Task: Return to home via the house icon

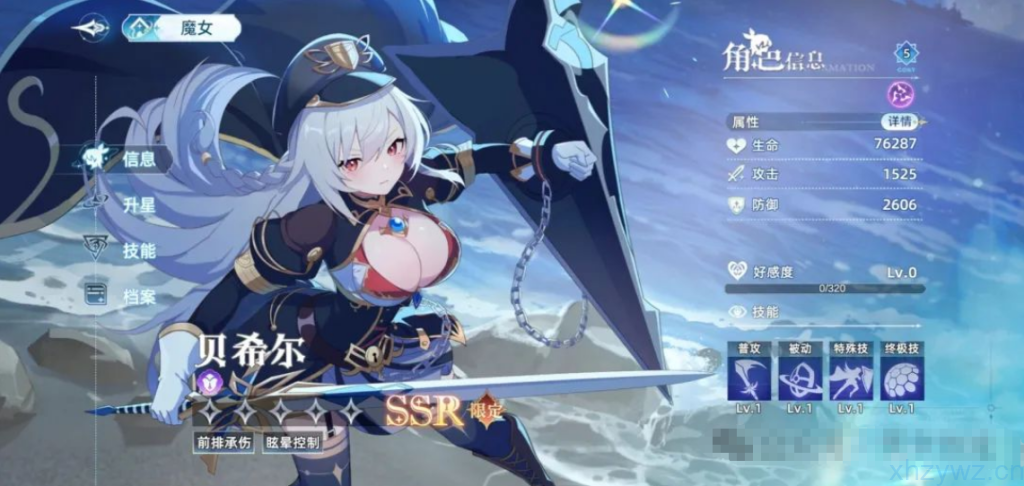Action: (137, 28)
